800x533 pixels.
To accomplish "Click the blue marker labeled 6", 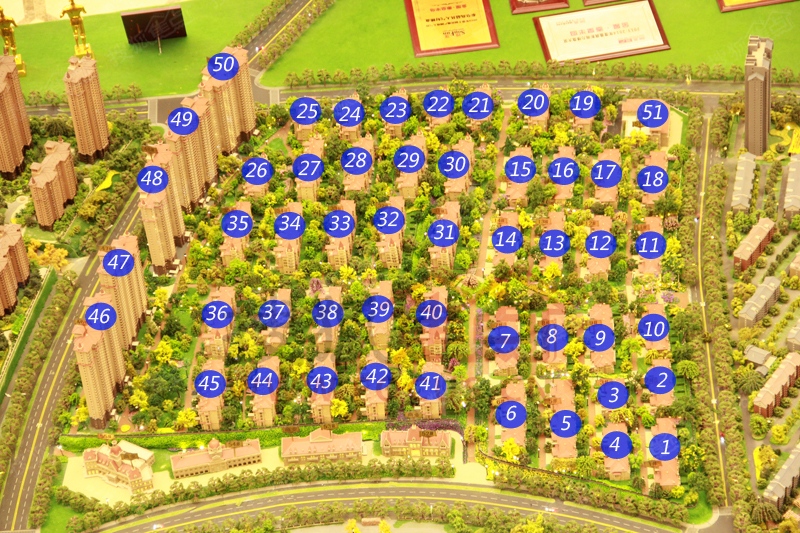I will 510,413.
